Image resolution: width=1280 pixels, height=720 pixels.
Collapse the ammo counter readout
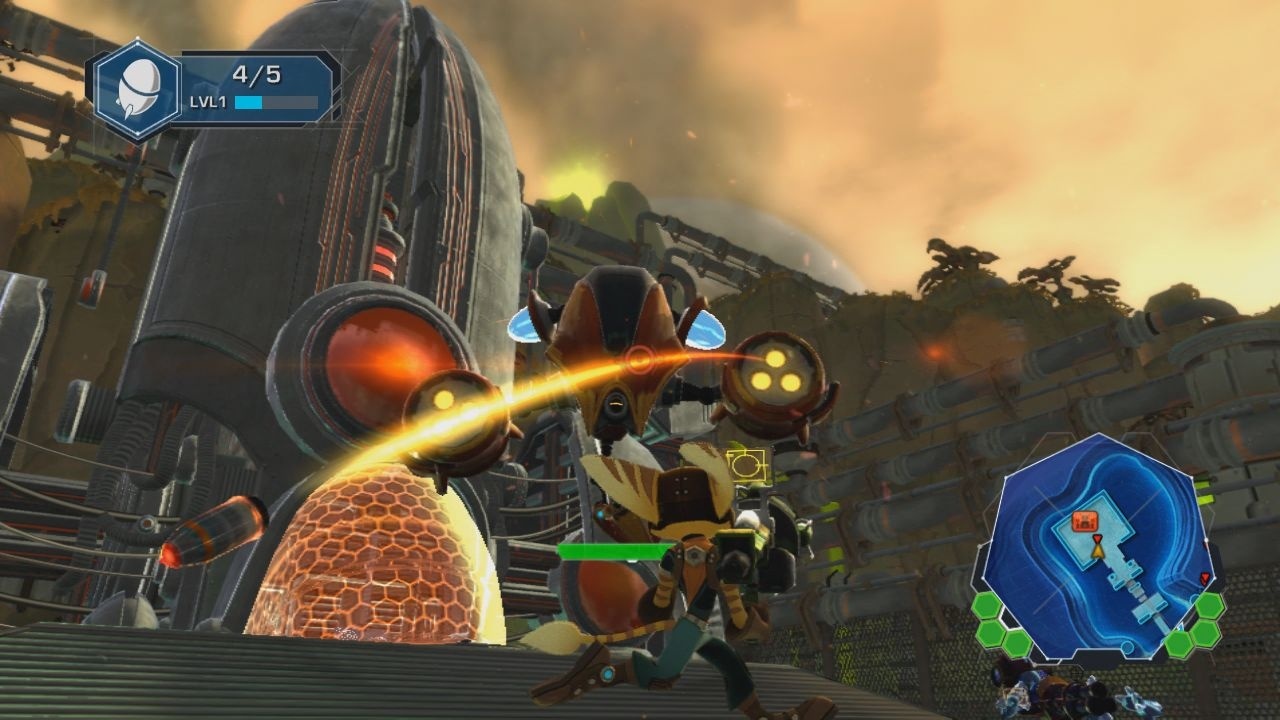[x=258, y=74]
